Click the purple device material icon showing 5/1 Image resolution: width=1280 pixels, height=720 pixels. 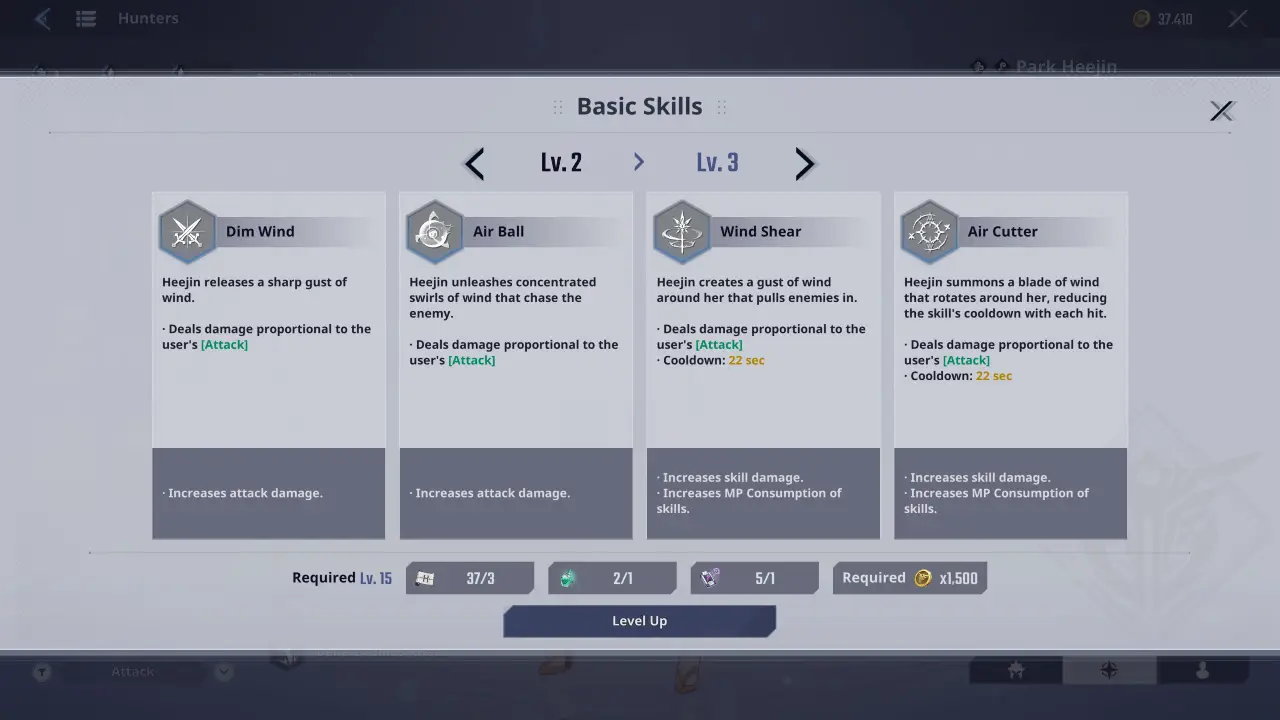click(x=709, y=577)
